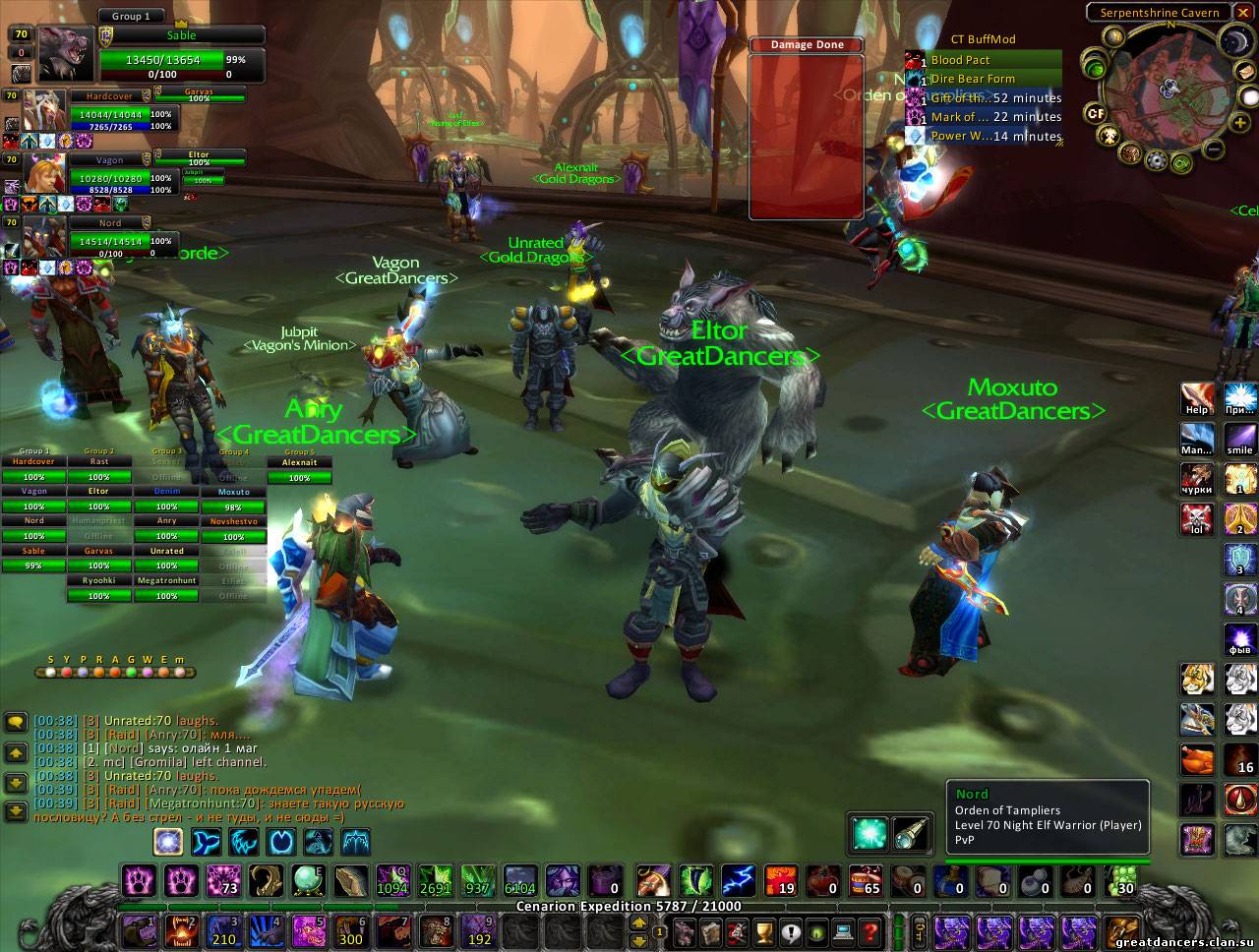
Task: Select Hardcover's party portrait frame
Action: click(x=46, y=110)
